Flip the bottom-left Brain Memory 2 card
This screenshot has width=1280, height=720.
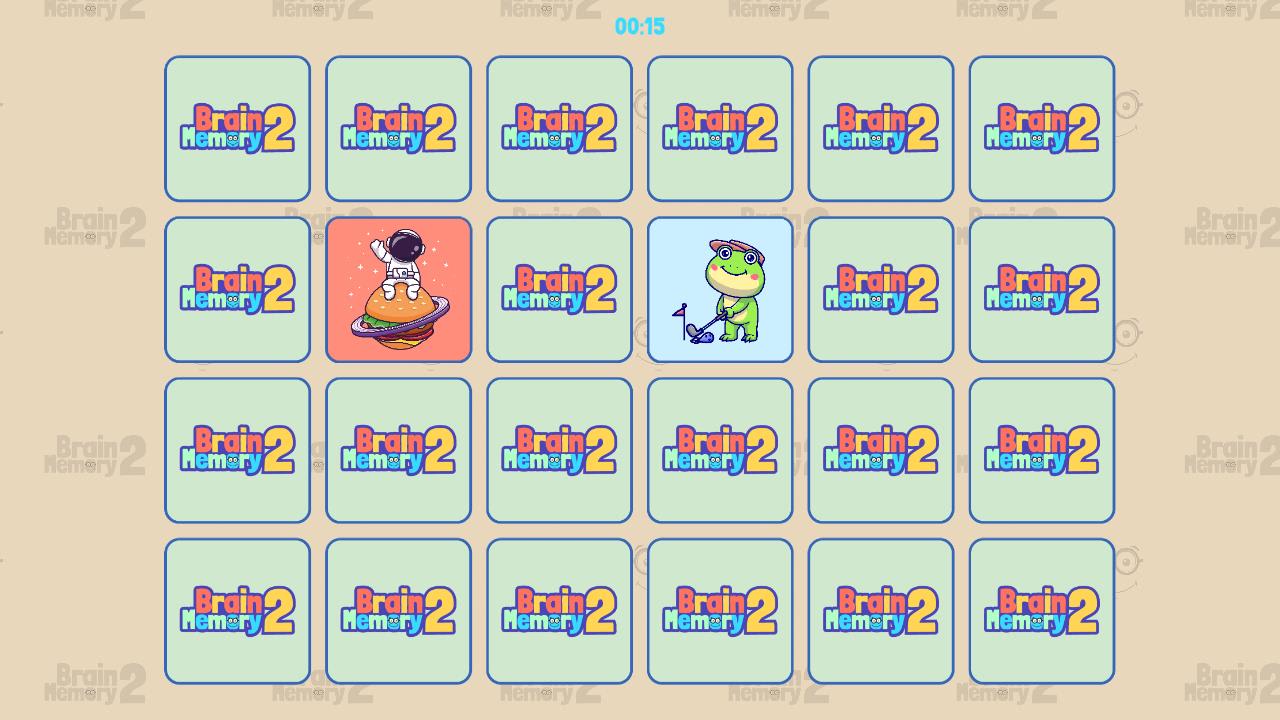click(237, 610)
